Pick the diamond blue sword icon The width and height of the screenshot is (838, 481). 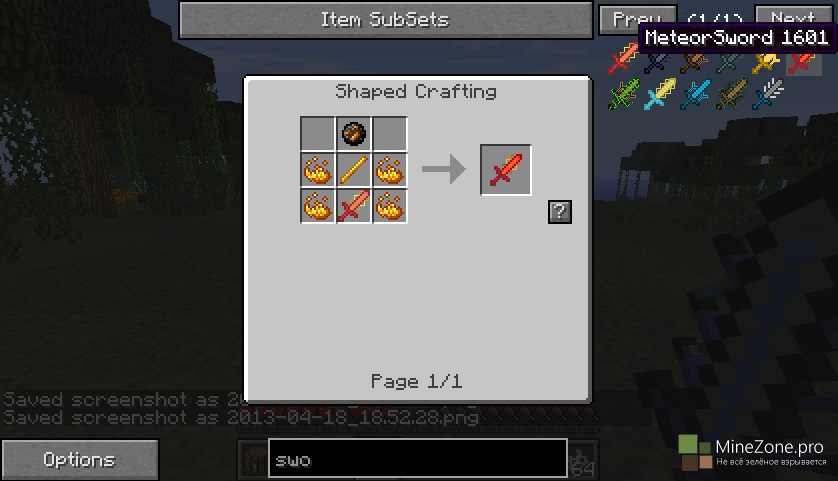[695, 95]
